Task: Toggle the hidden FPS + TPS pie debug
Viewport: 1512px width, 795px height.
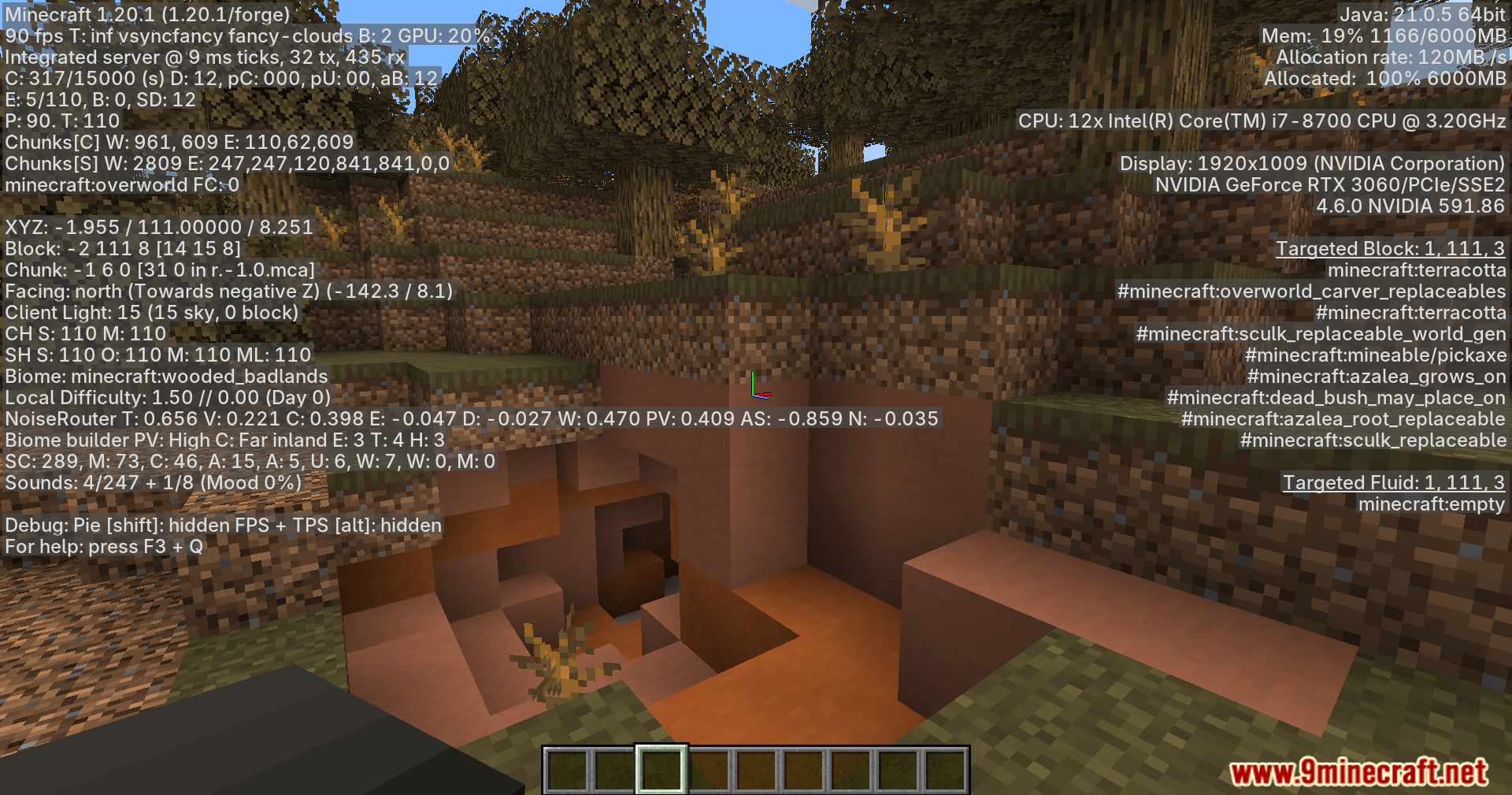Action: 222,525
